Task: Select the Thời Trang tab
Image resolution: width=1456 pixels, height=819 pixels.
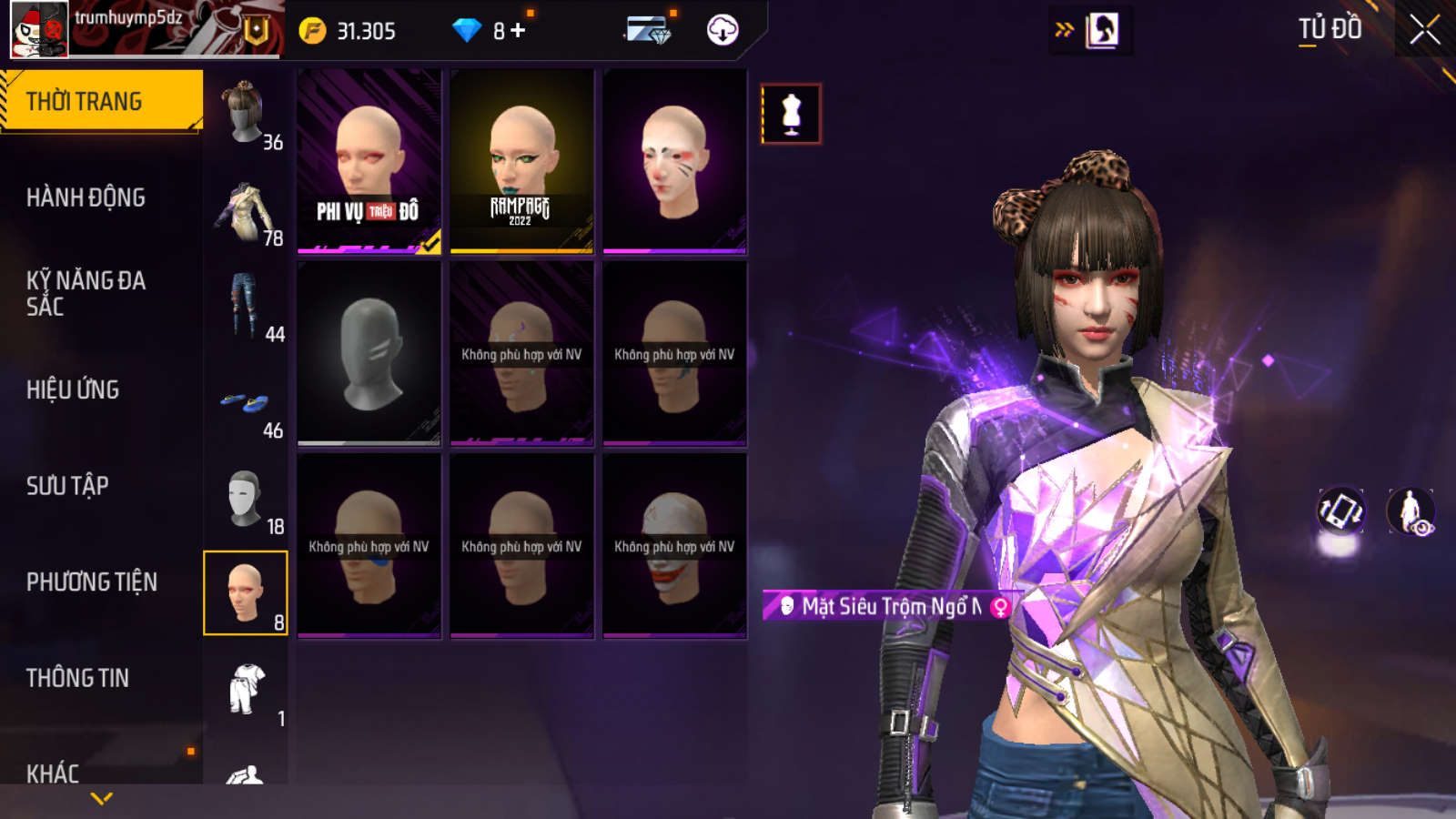Action: pyautogui.click(x=100, y=101)
